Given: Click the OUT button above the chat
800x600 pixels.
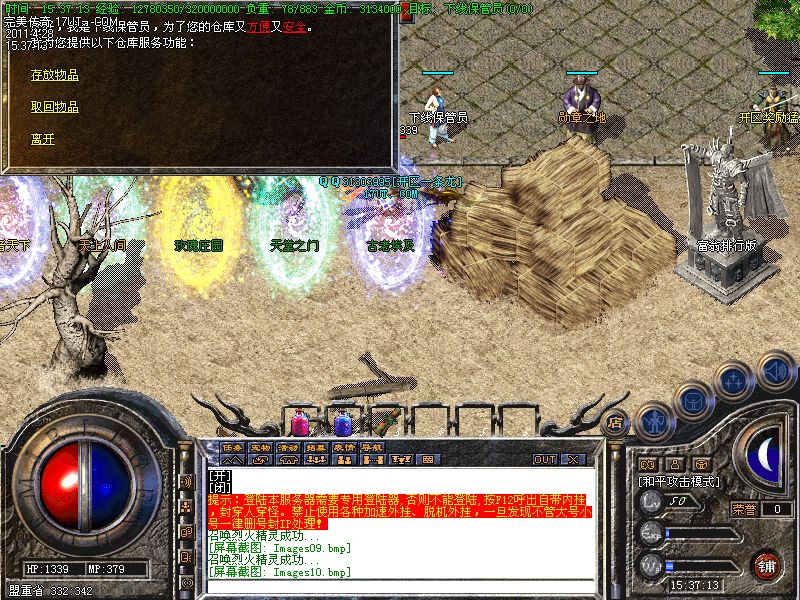Looking at the screenshot, I should click(544, 459).
